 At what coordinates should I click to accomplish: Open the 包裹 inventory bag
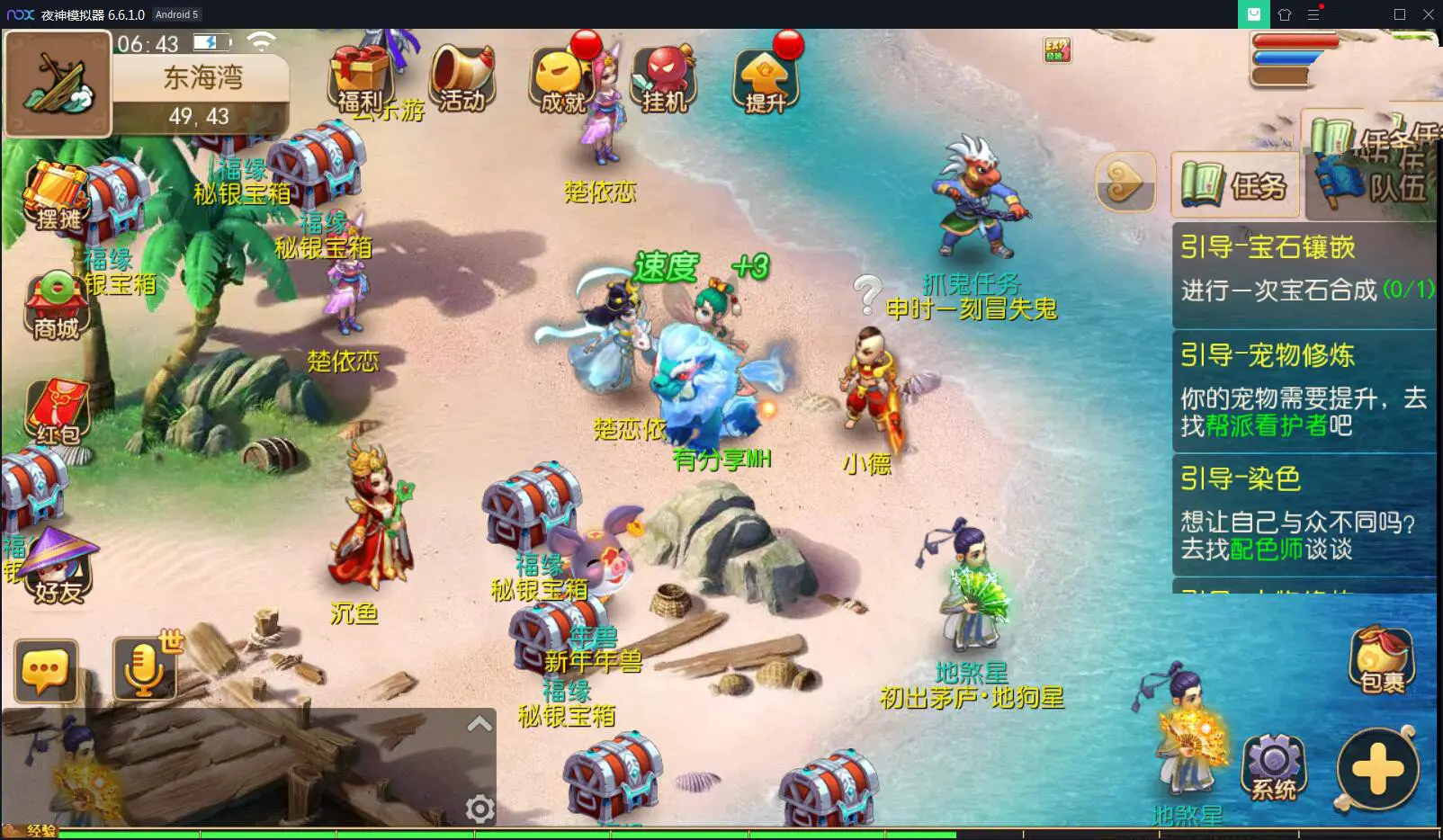coord(1383,661)
